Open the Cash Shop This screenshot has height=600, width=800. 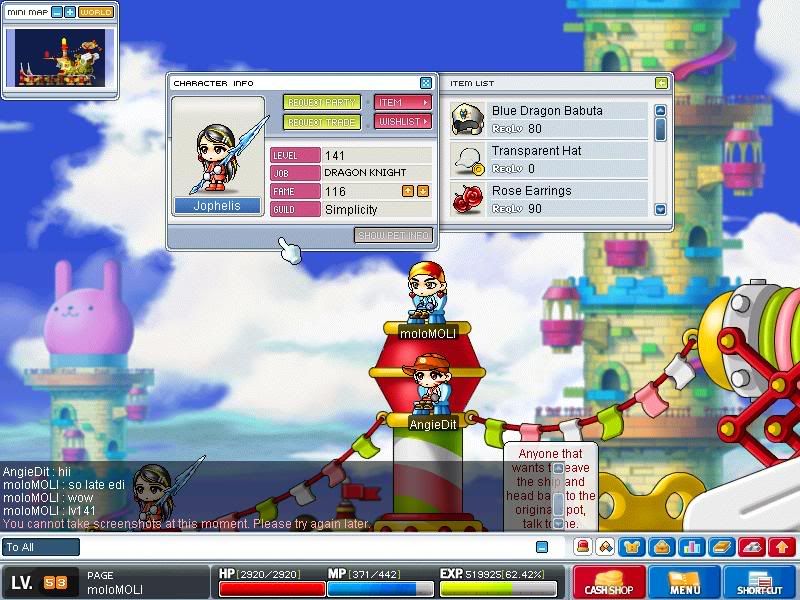point(608,582)
